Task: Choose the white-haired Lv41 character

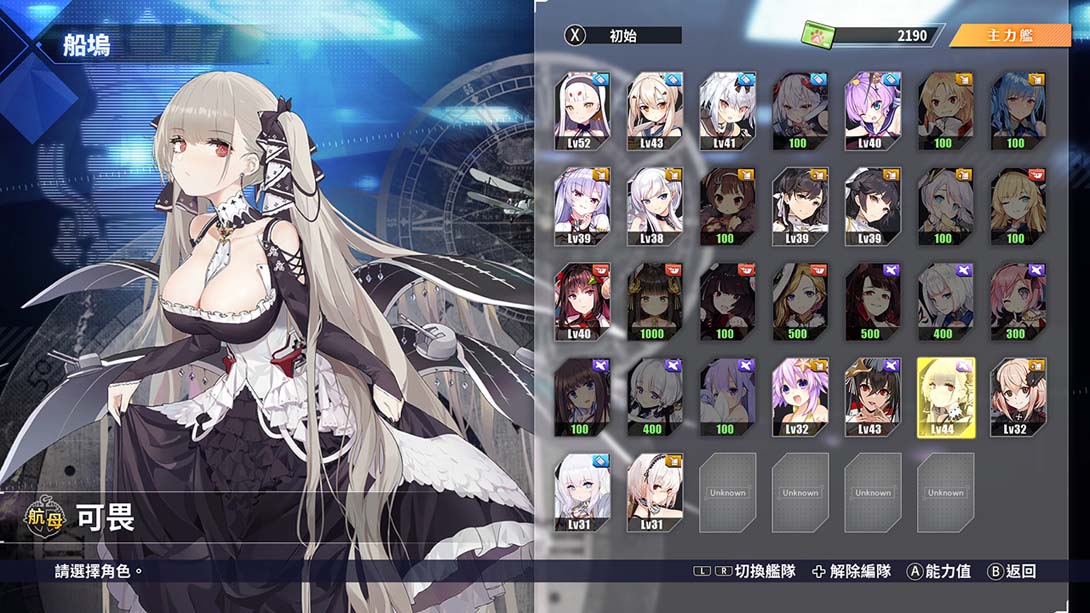Action: coord(728,110)
